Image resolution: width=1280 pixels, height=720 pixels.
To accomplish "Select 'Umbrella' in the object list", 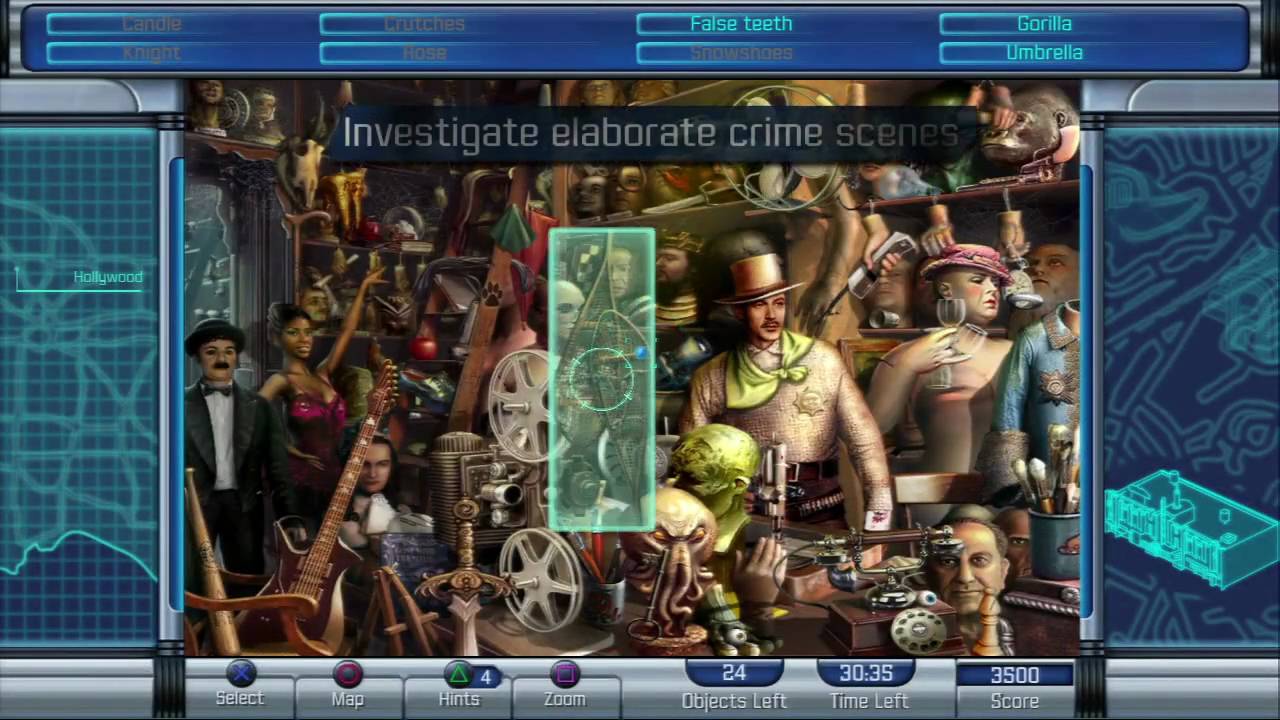I will pos(1044,52).
